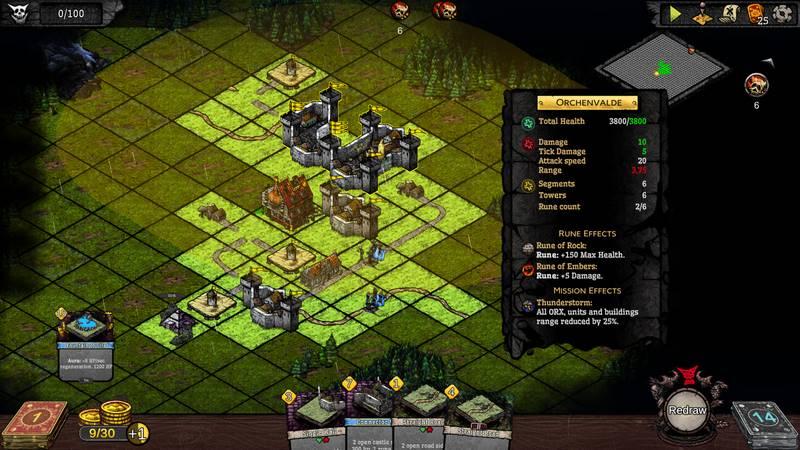Screen dimensions: 800x450
Task: Click the green play arrow button
Action: pyautogui.click(x=677, y=14)
